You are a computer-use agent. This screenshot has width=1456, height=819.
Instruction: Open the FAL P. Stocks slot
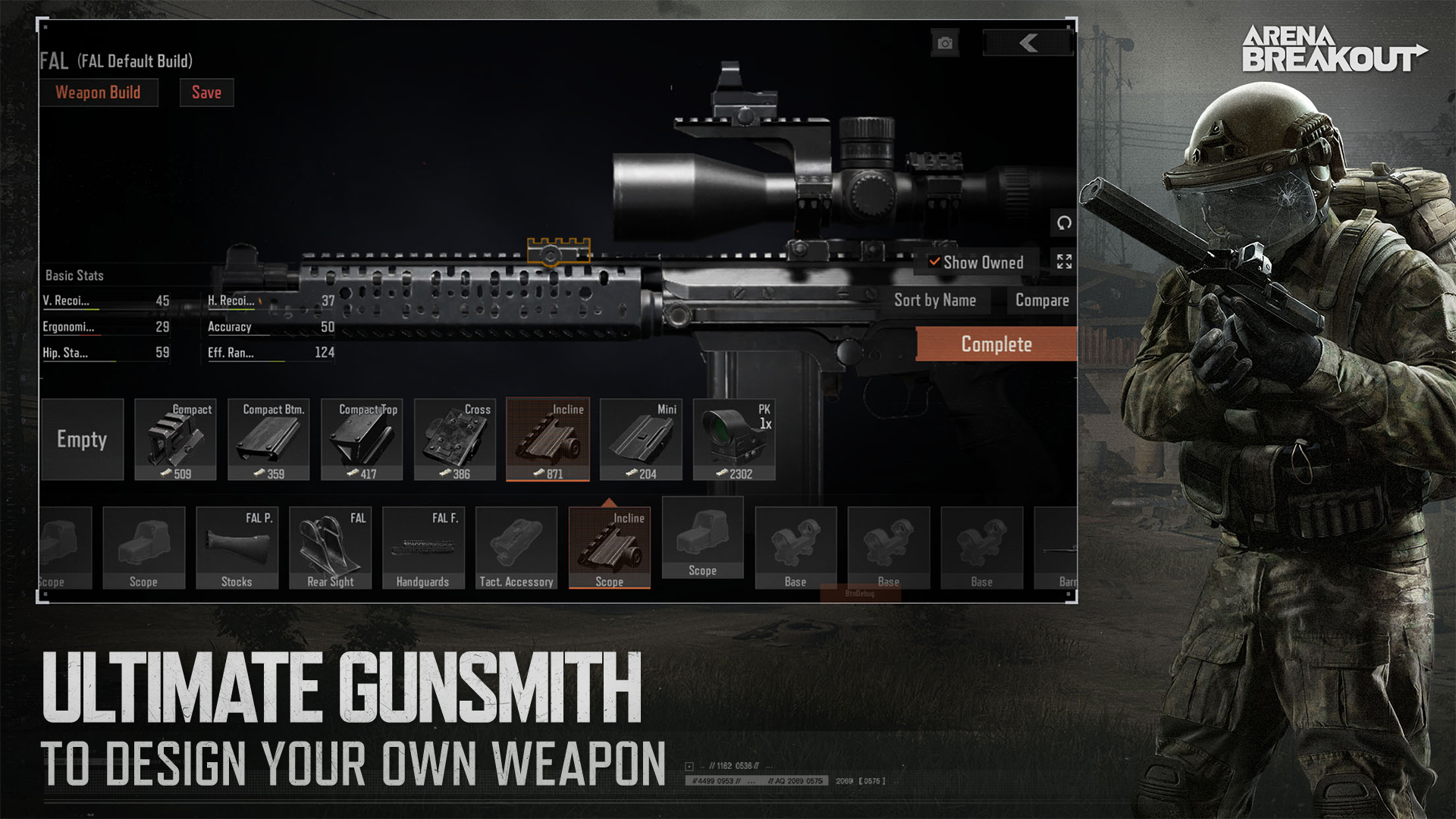pos(237,548)
